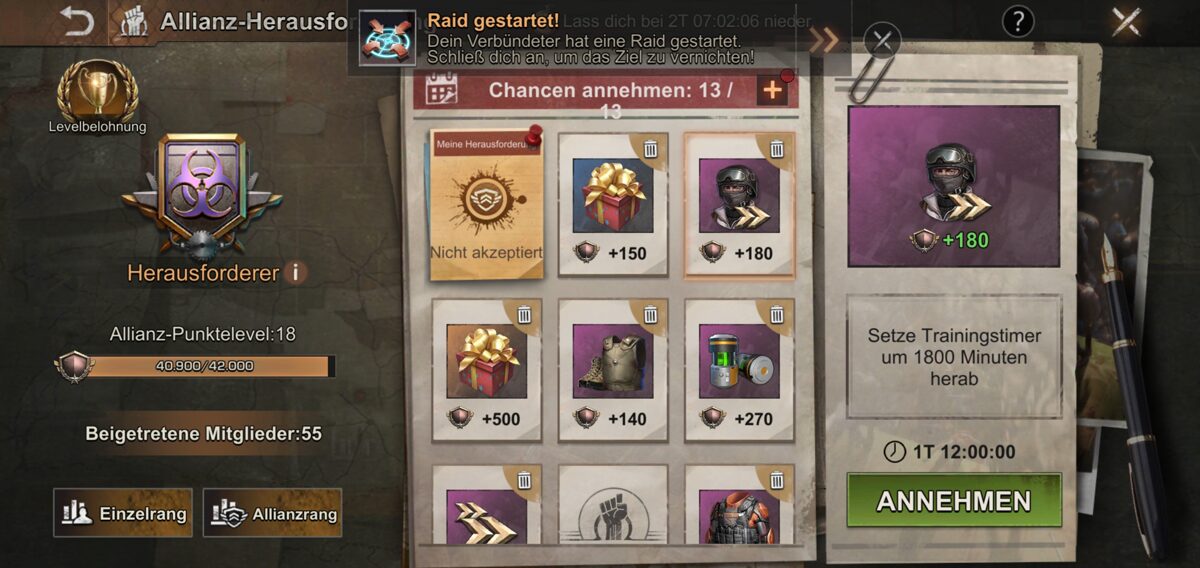Discard the +270 canister challenge

(776, 316)
